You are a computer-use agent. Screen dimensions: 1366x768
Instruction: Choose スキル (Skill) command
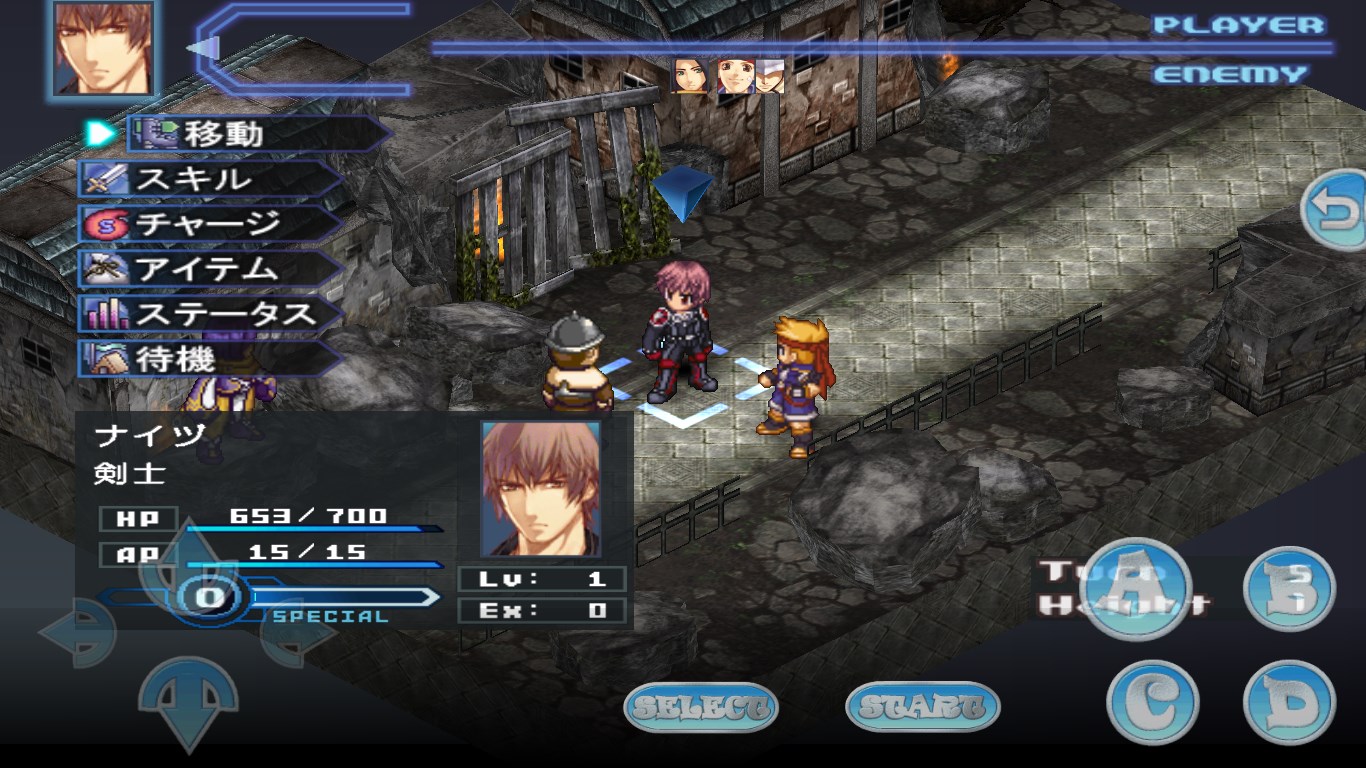click(210, 179)
